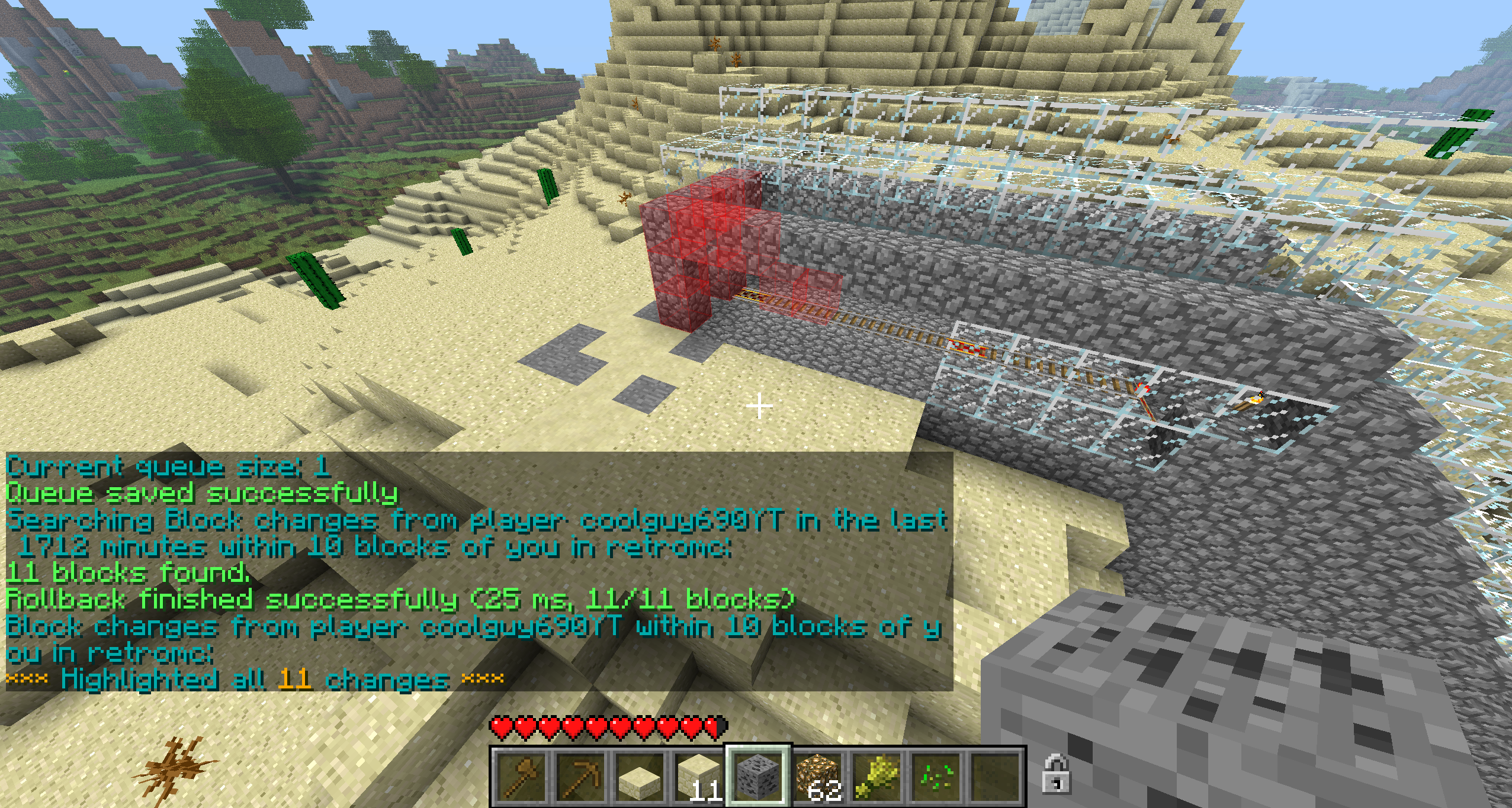Choose the green seeds hotbar slot
The height and width of the screenshot is (808, 1512).
click(x=936, y=776)
